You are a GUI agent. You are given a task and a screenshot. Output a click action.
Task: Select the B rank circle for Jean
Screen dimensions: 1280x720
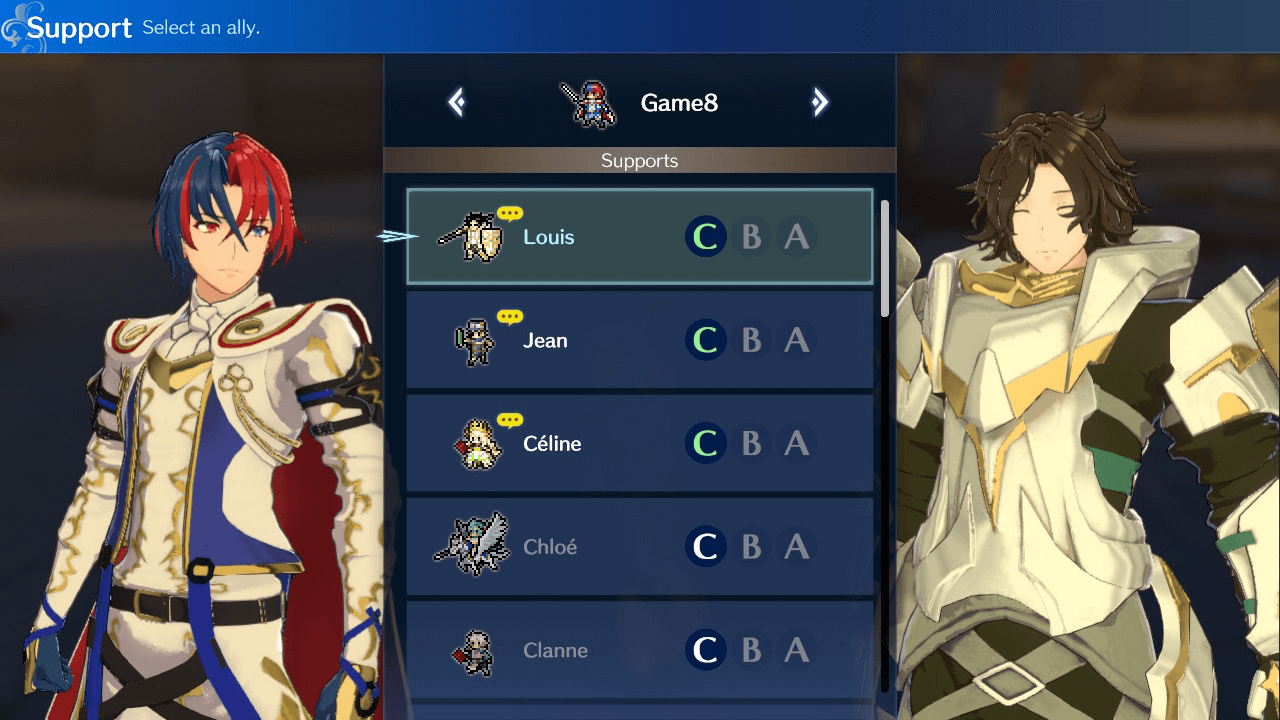tap(751, 340)
